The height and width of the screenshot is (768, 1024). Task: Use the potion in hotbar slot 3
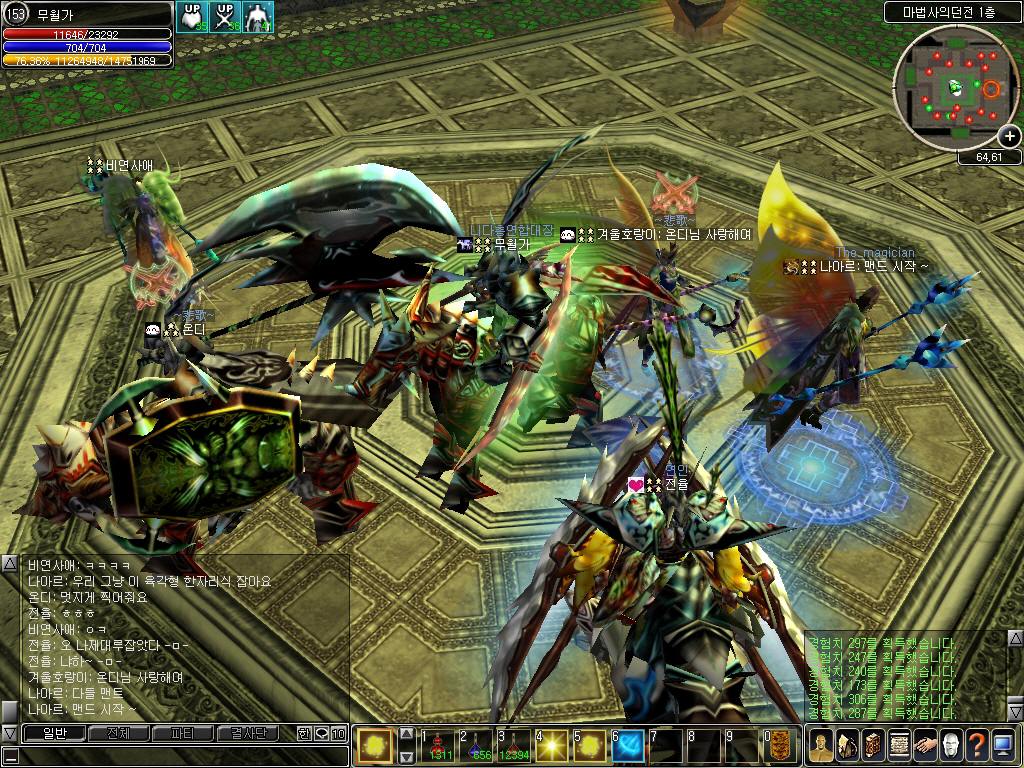tap(514, 746)
